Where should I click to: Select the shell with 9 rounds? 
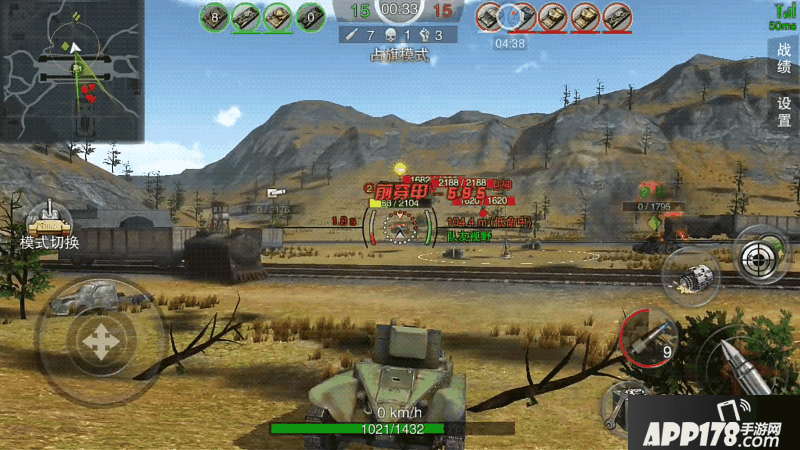pos(648,337)
